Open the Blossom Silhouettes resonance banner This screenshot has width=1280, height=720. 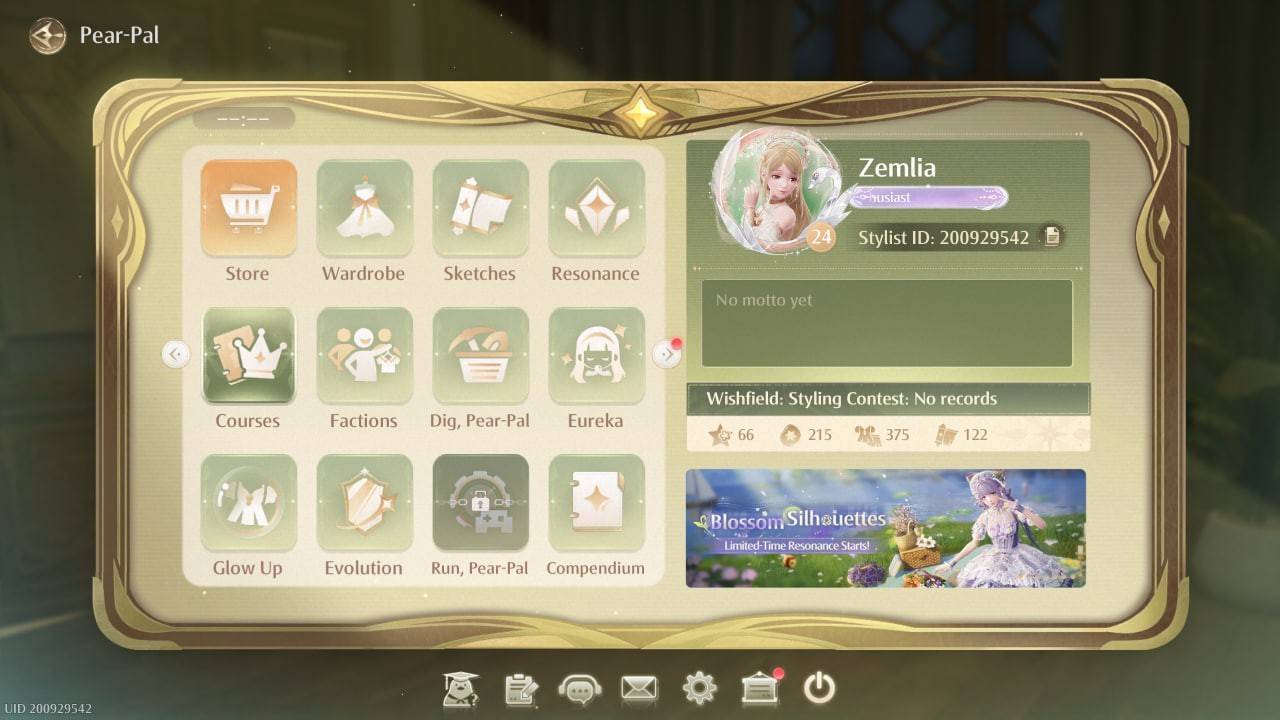click(x=884, y=527)
